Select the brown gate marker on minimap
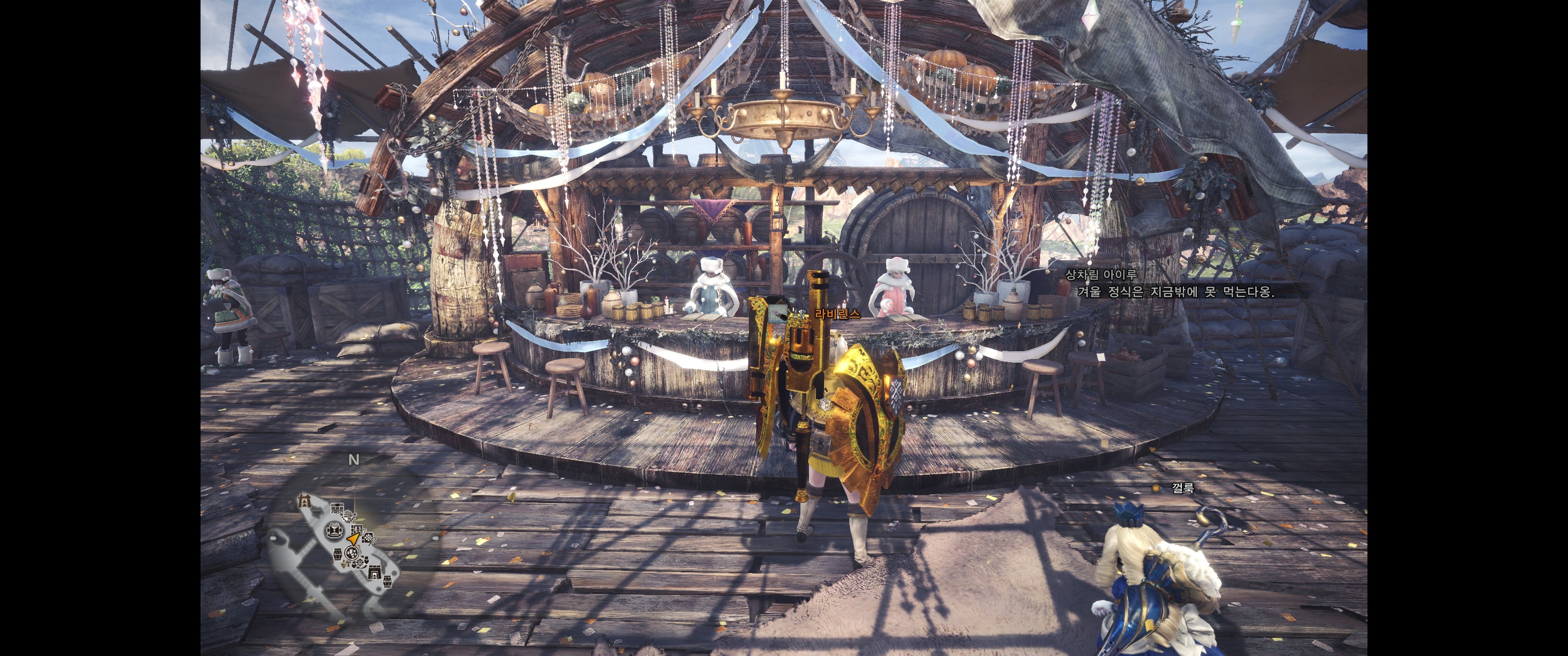 tap(304, 502)
